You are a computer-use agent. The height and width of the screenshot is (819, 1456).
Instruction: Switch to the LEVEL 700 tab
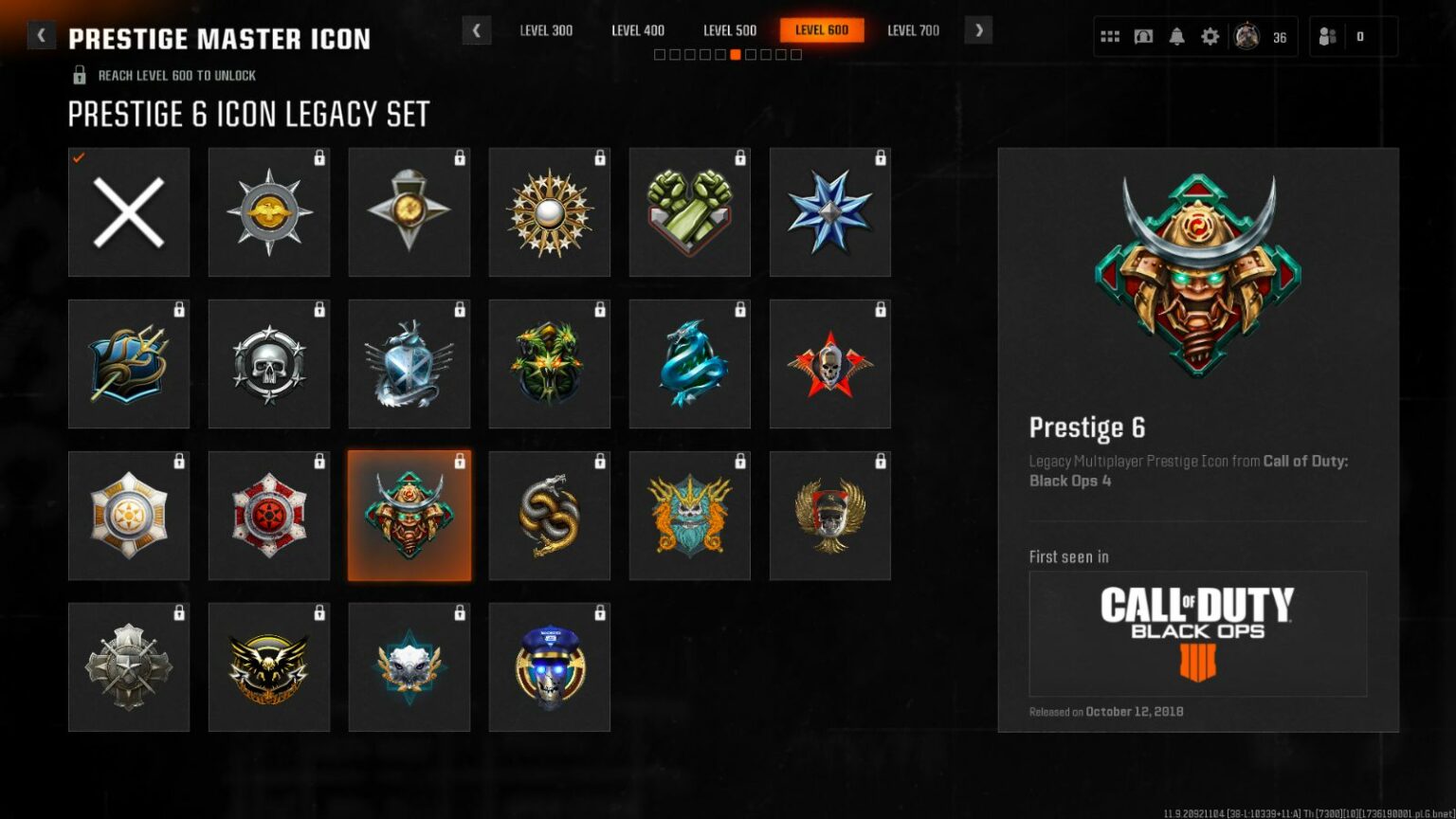tap(913, 30)
